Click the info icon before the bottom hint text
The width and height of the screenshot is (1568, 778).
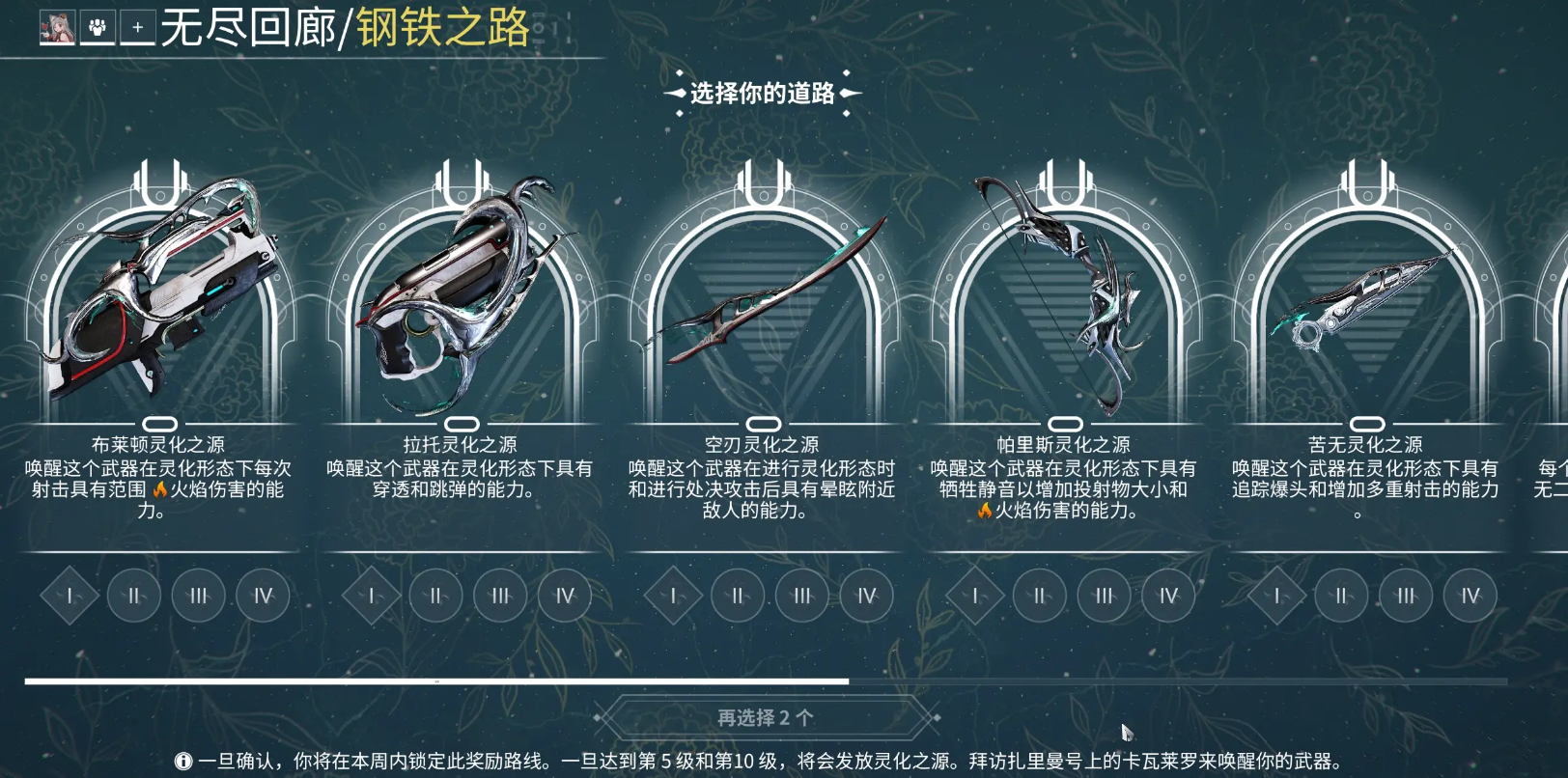[x=184, y=760]
